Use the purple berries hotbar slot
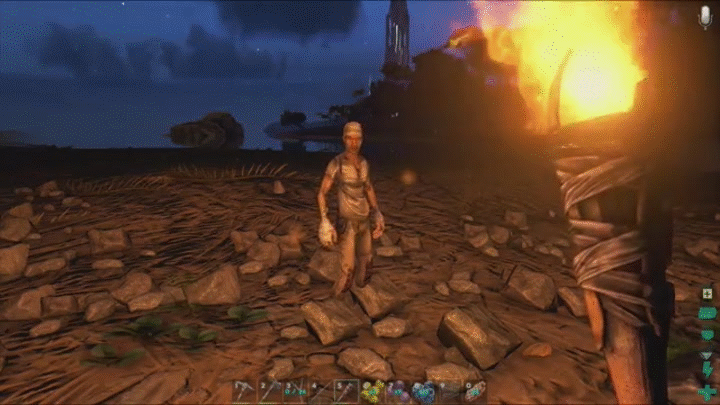 pyautogui.click(x=397, y=391)
